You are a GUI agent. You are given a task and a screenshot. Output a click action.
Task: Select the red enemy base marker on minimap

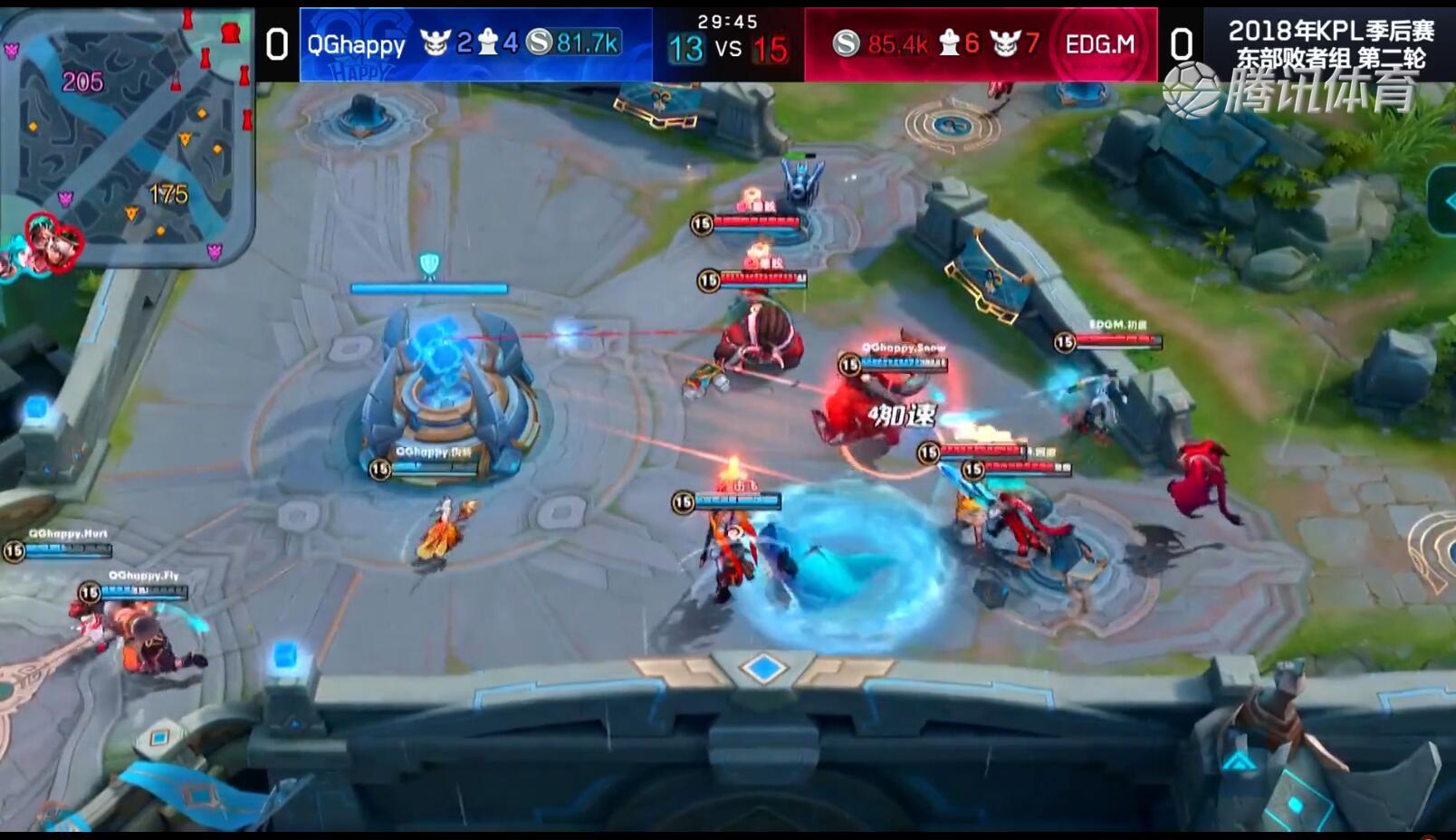click(231, 33)
